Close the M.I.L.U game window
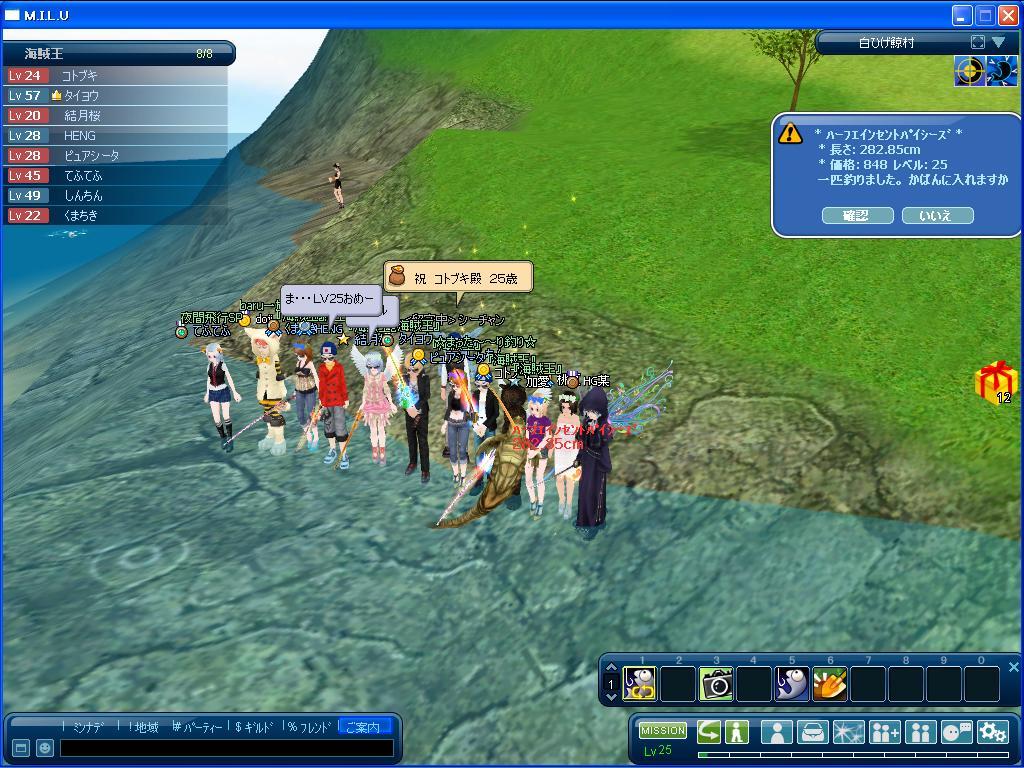This screenshot has width=1024, height=768. (1008, 15)
